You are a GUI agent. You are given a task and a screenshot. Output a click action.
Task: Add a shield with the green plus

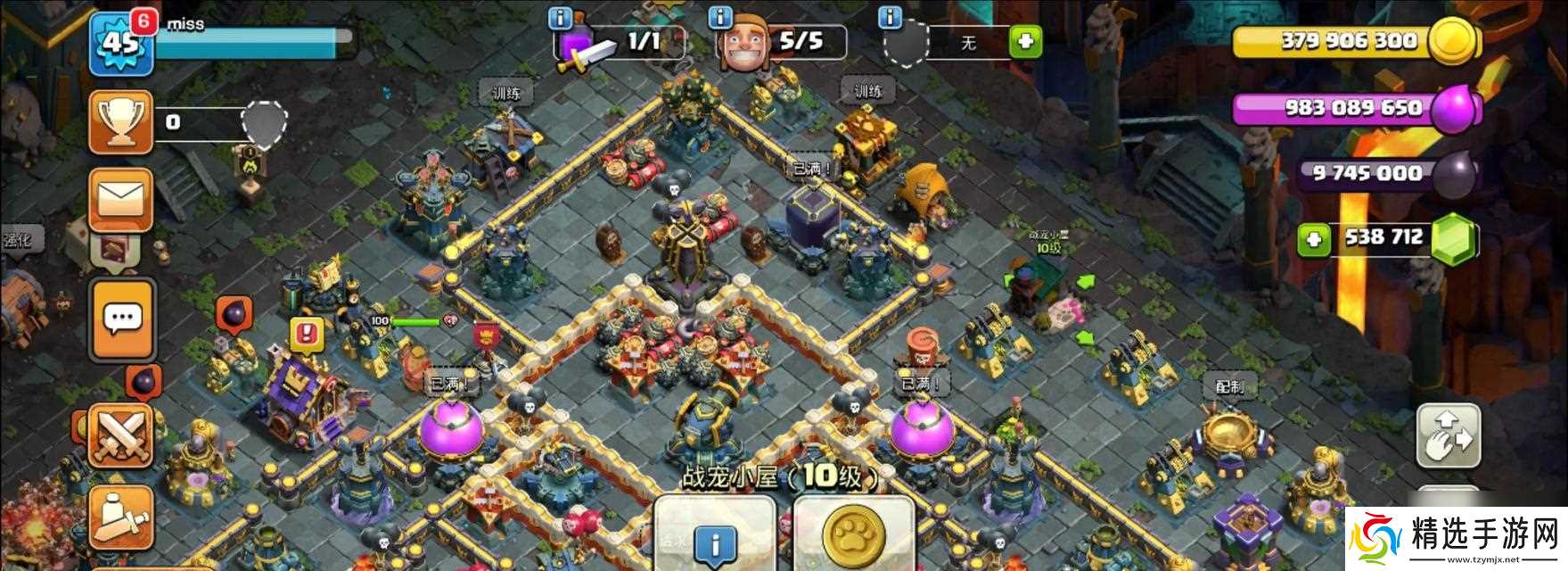point(1025,41)
